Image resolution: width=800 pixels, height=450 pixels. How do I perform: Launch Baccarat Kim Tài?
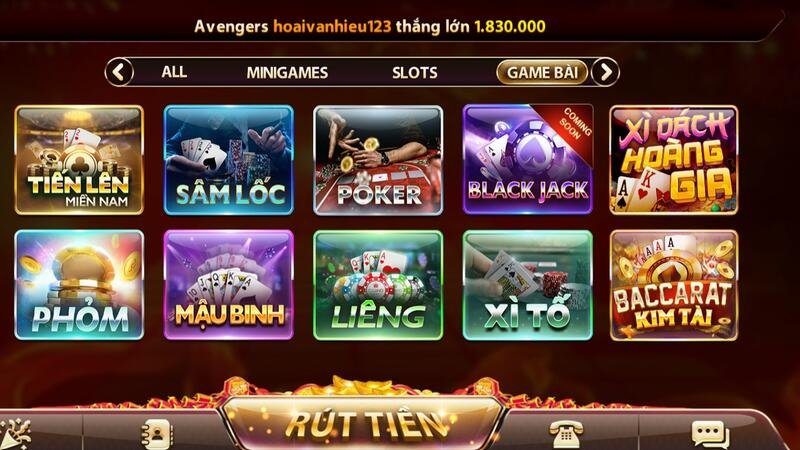674,285
